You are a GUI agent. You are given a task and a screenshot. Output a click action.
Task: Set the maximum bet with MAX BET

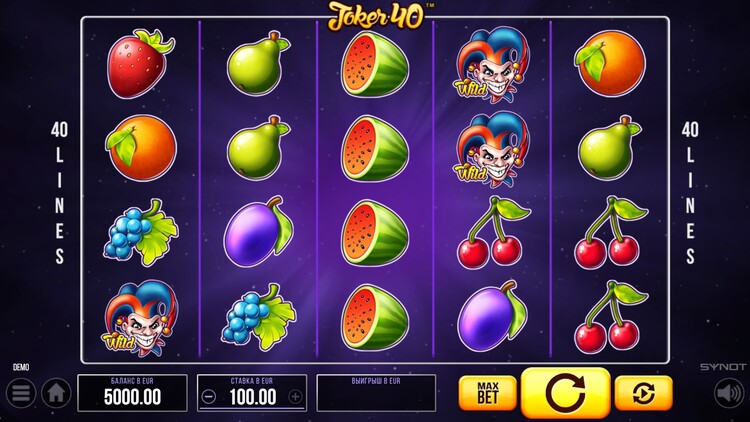tap(487, 393)
